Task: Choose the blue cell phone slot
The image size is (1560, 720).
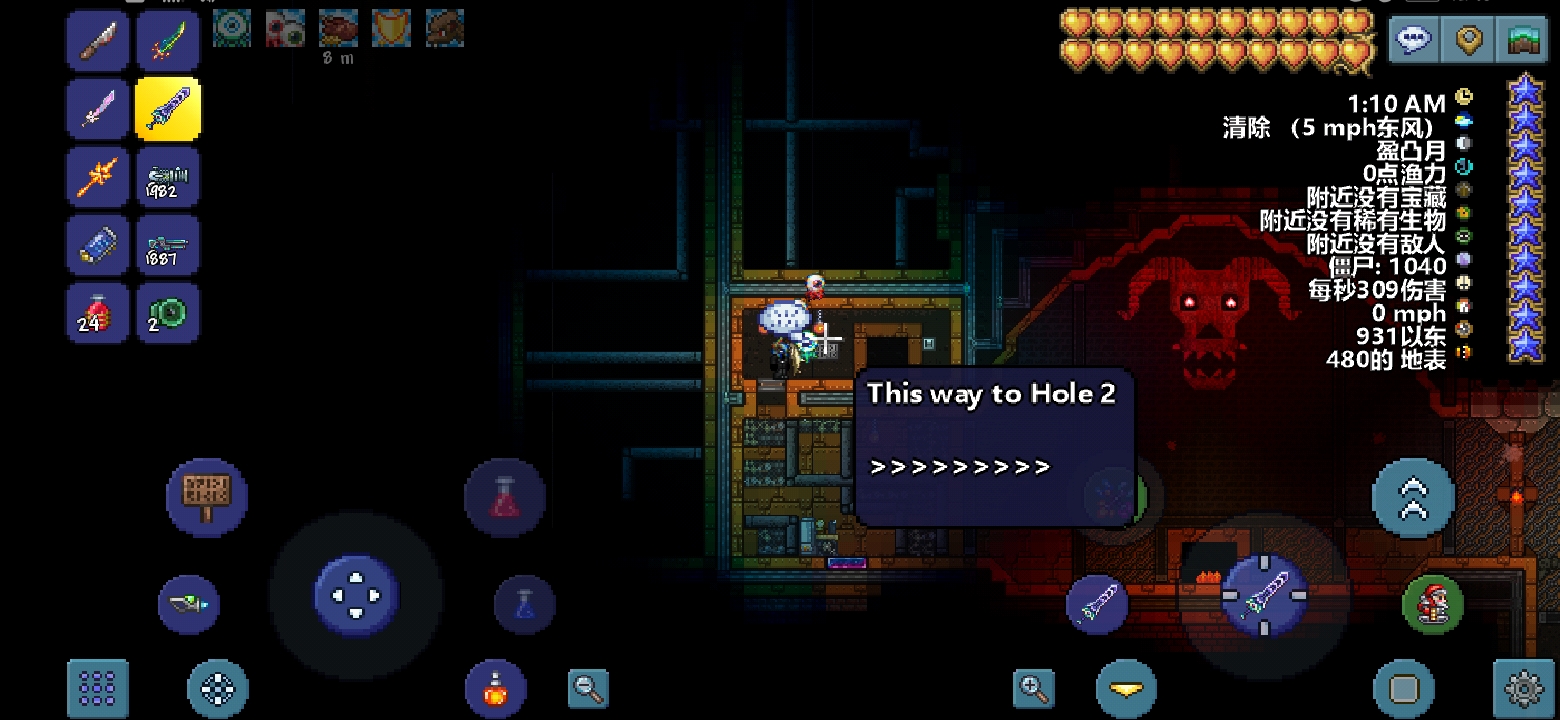Action: point(97,245)
